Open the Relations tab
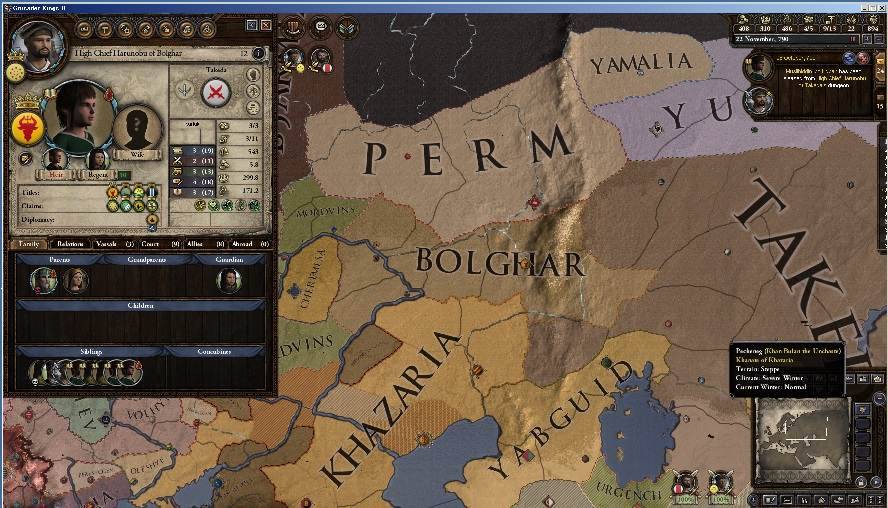Screen dimensions: 888x508 click(70, 243)
